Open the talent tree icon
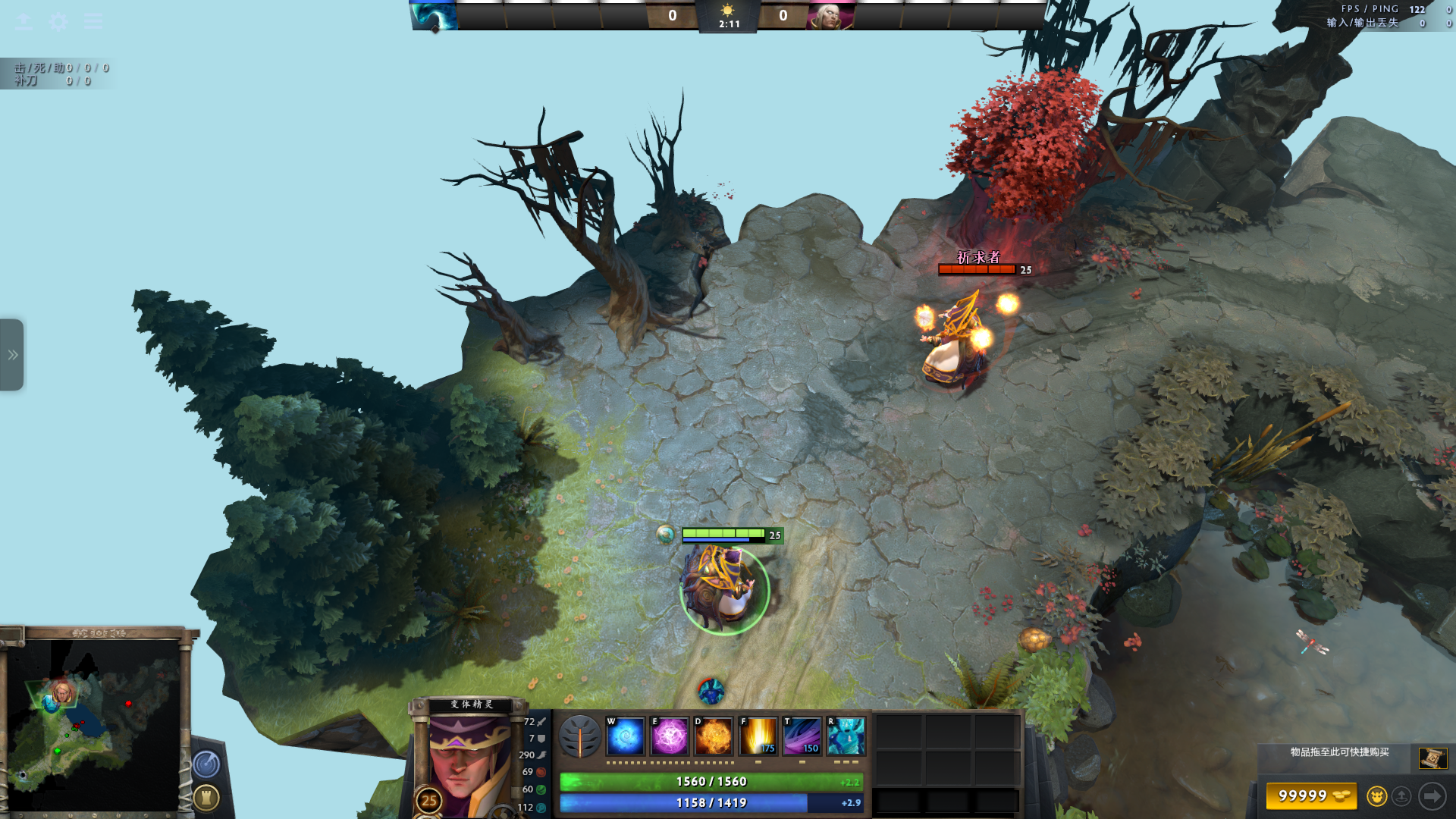 580,736
